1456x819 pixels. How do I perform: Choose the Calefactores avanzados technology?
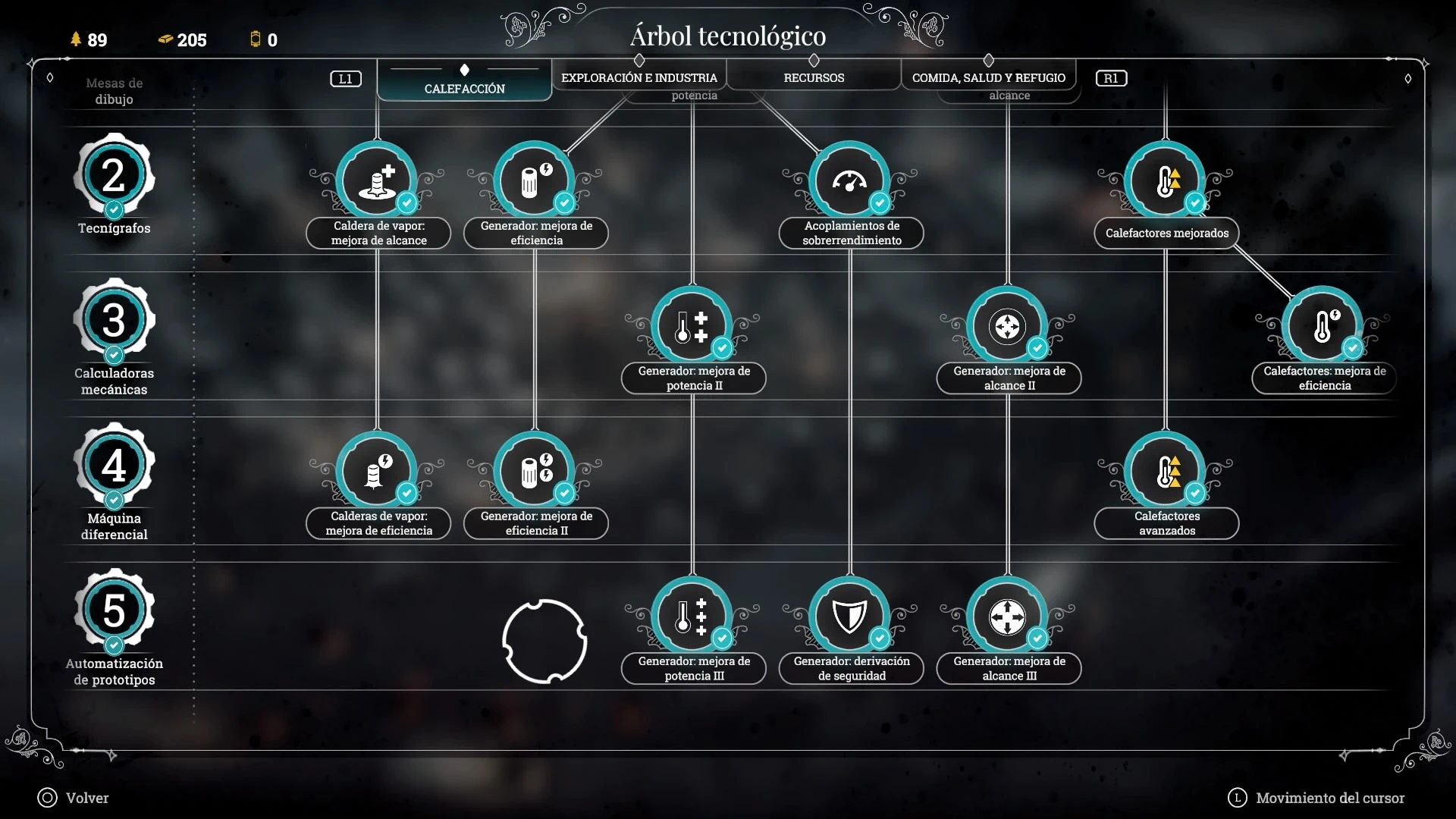coord(1165,472)
